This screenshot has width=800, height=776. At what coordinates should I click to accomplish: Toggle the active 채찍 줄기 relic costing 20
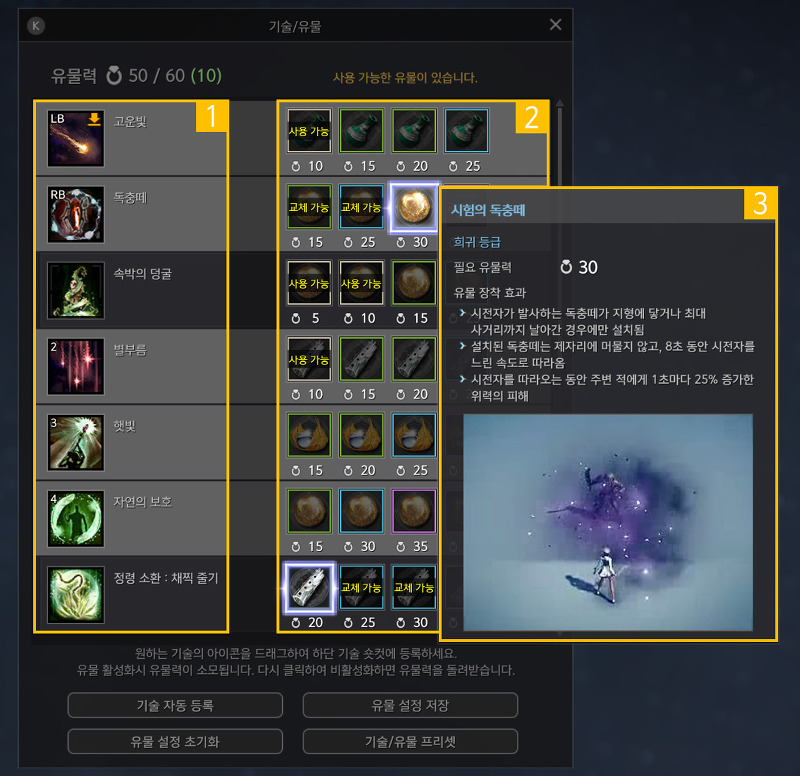click(308, 587)
